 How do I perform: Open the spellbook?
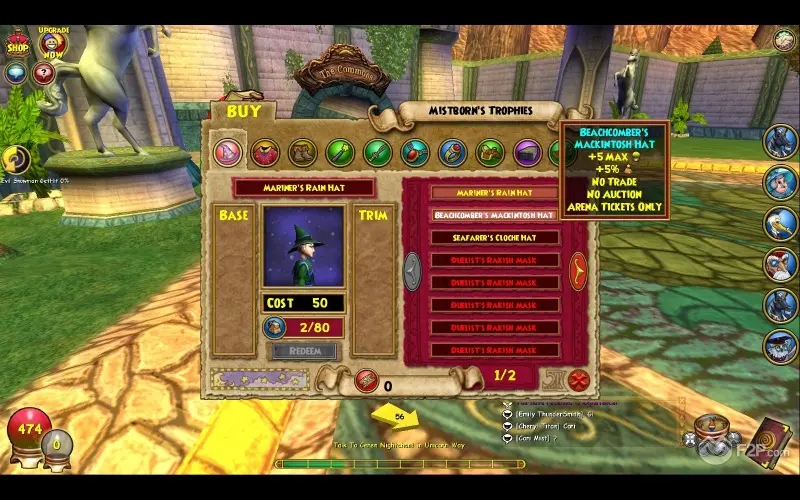(x=773, y=438)
